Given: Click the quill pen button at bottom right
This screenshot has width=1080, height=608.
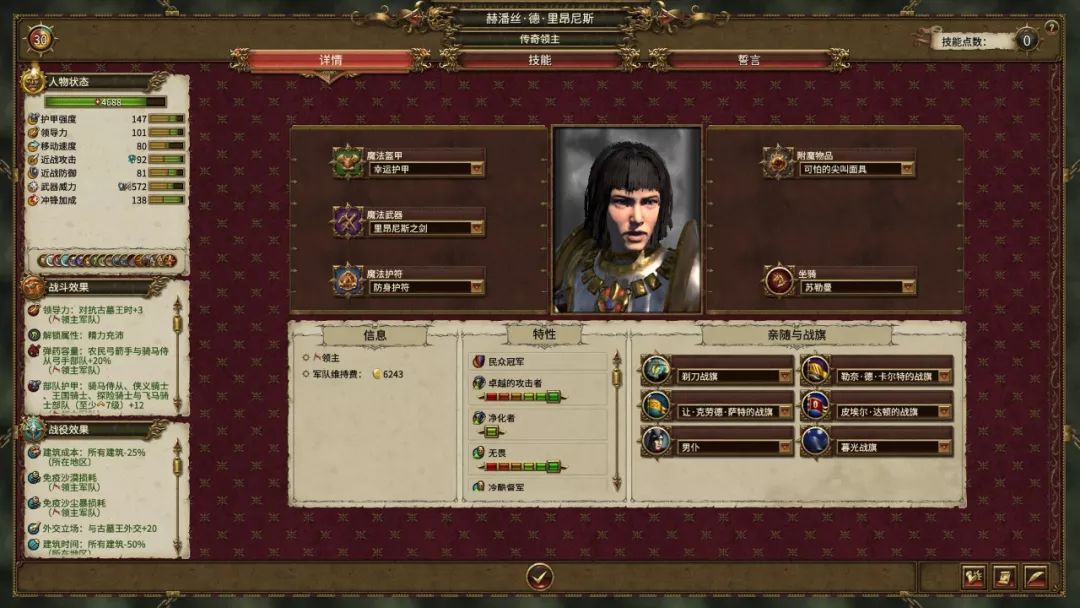Looking at the screenshot, I should (x=1035, y=577).
